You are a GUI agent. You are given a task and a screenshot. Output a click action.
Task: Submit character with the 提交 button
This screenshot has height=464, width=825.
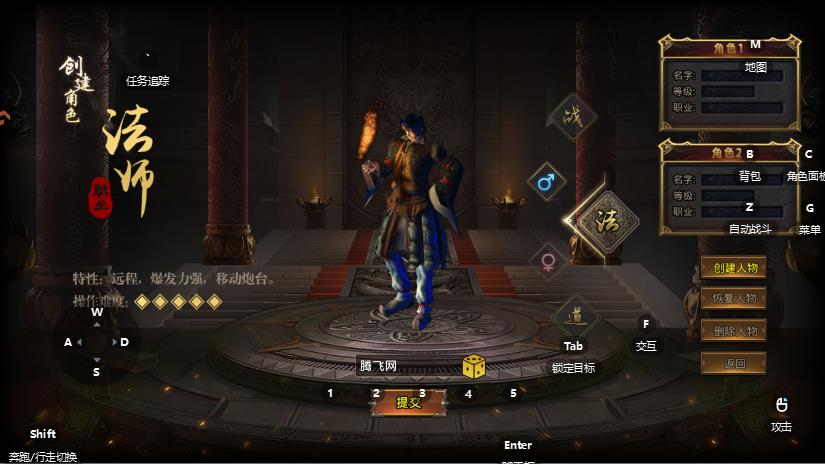tap(408, 402)
